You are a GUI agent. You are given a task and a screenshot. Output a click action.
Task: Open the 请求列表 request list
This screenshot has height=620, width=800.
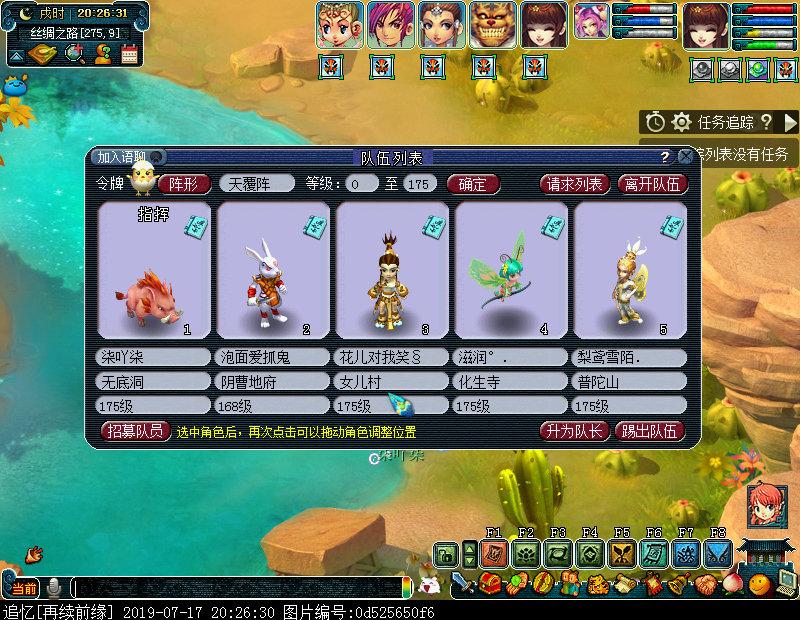[x=574, y=184]
